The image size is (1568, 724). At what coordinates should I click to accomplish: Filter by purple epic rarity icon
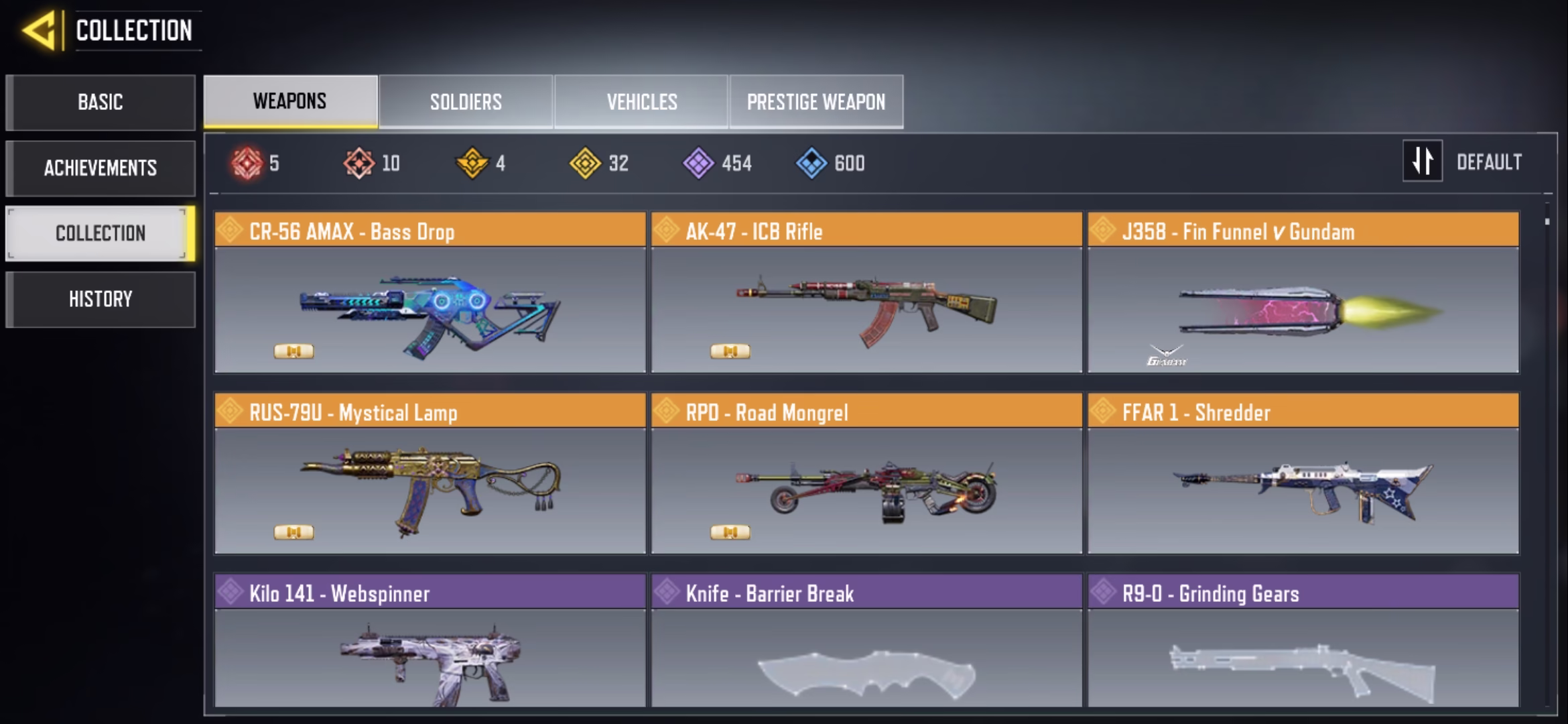click(x=698, y=163)
